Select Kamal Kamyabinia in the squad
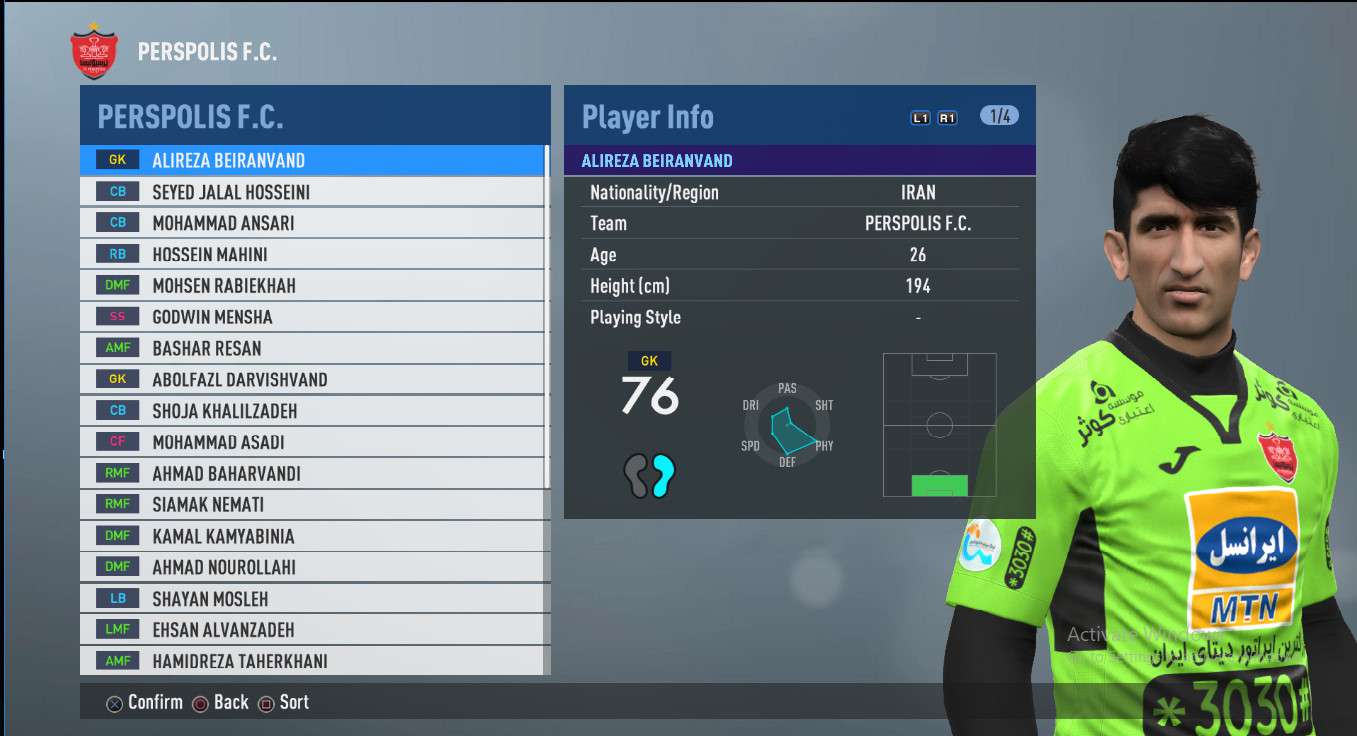1357x736 pixels. pyautogui.click(x=313, y=536)
